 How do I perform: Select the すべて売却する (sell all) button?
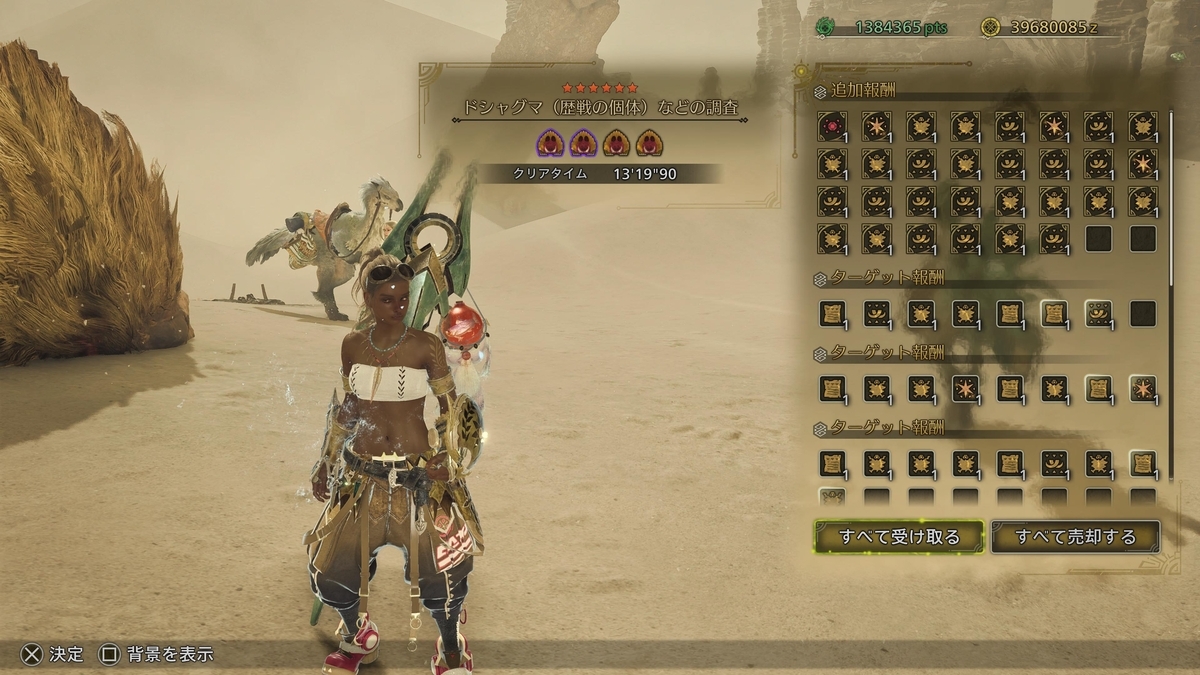(1075, 537)
